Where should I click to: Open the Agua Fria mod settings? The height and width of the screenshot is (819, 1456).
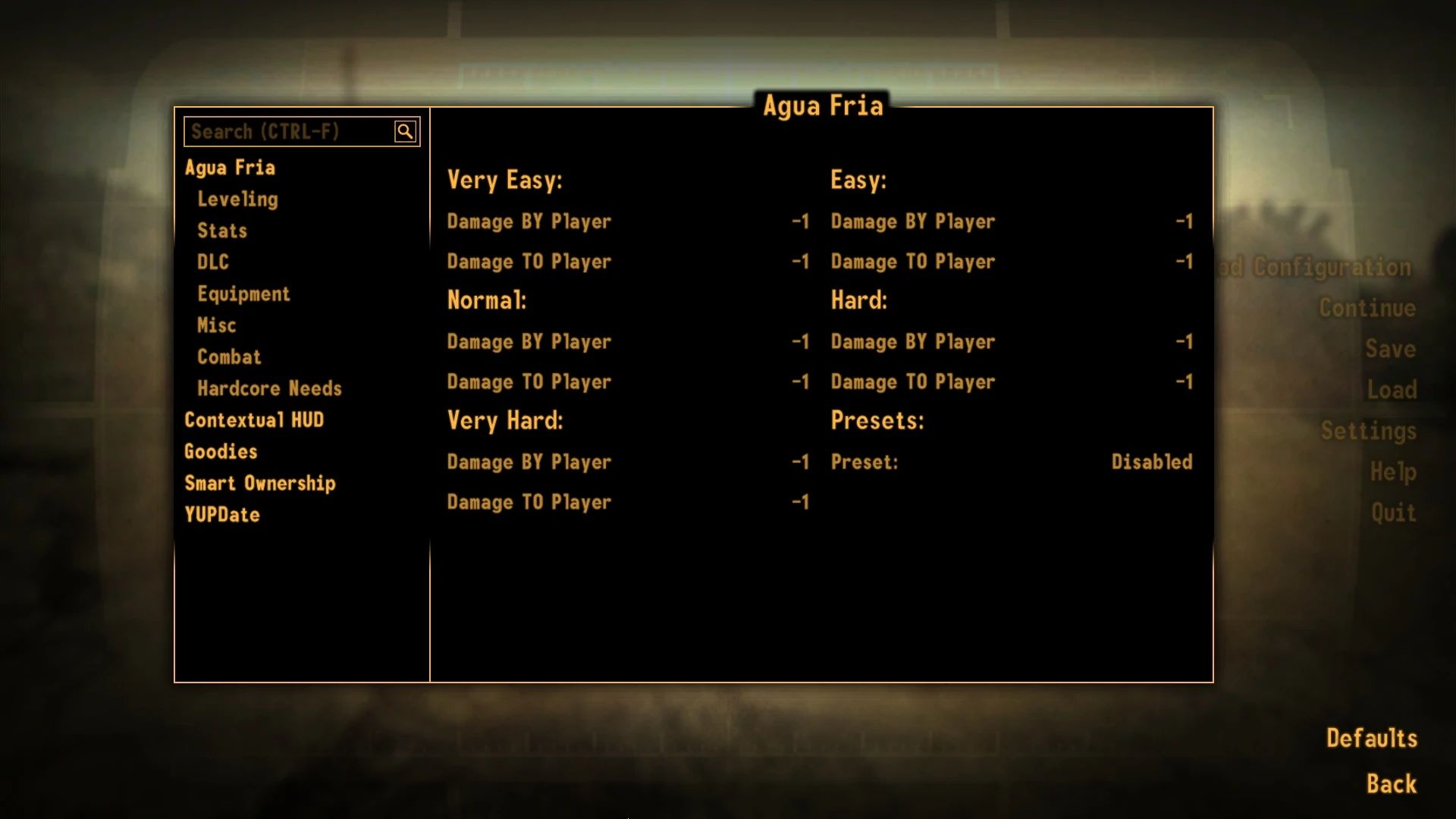[231, 167]
